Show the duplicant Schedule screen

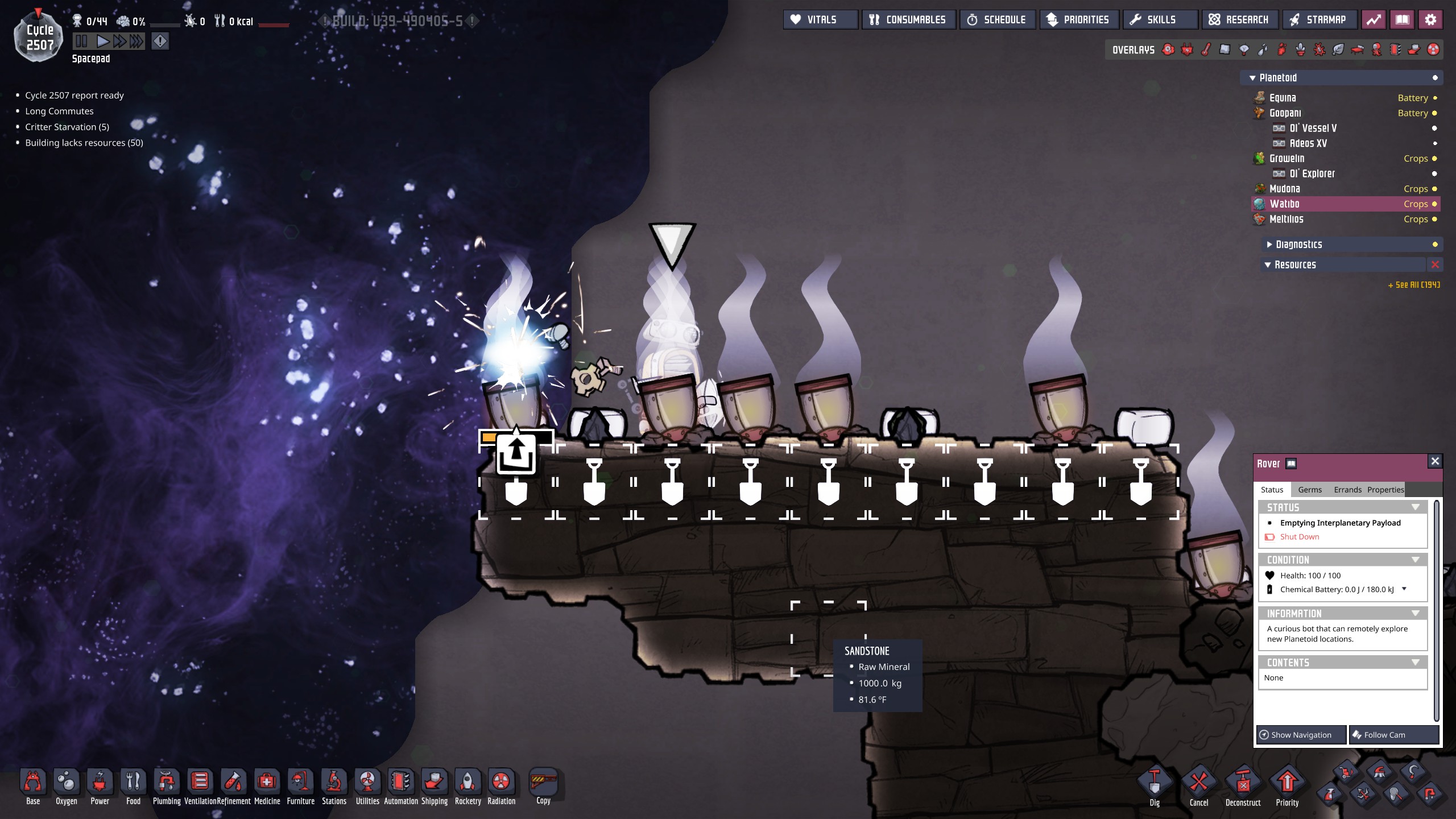[998, 20]
